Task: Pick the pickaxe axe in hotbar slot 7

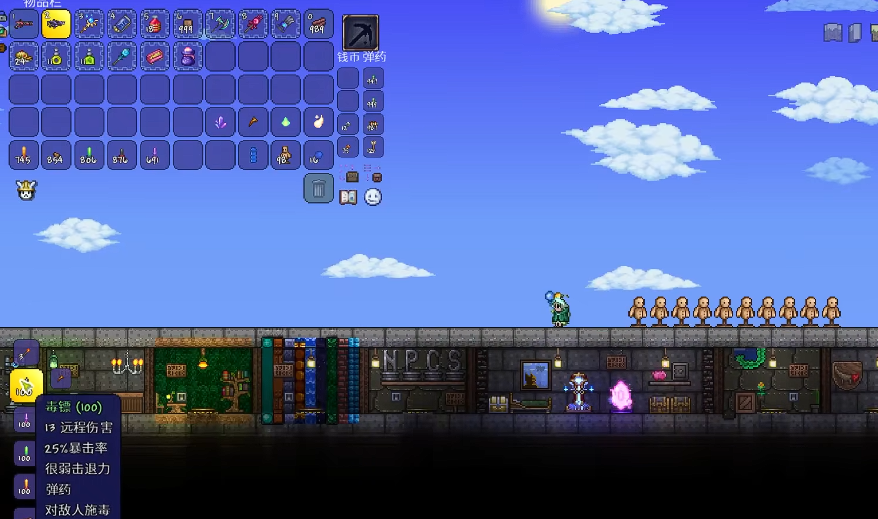Action: (220, 24)
